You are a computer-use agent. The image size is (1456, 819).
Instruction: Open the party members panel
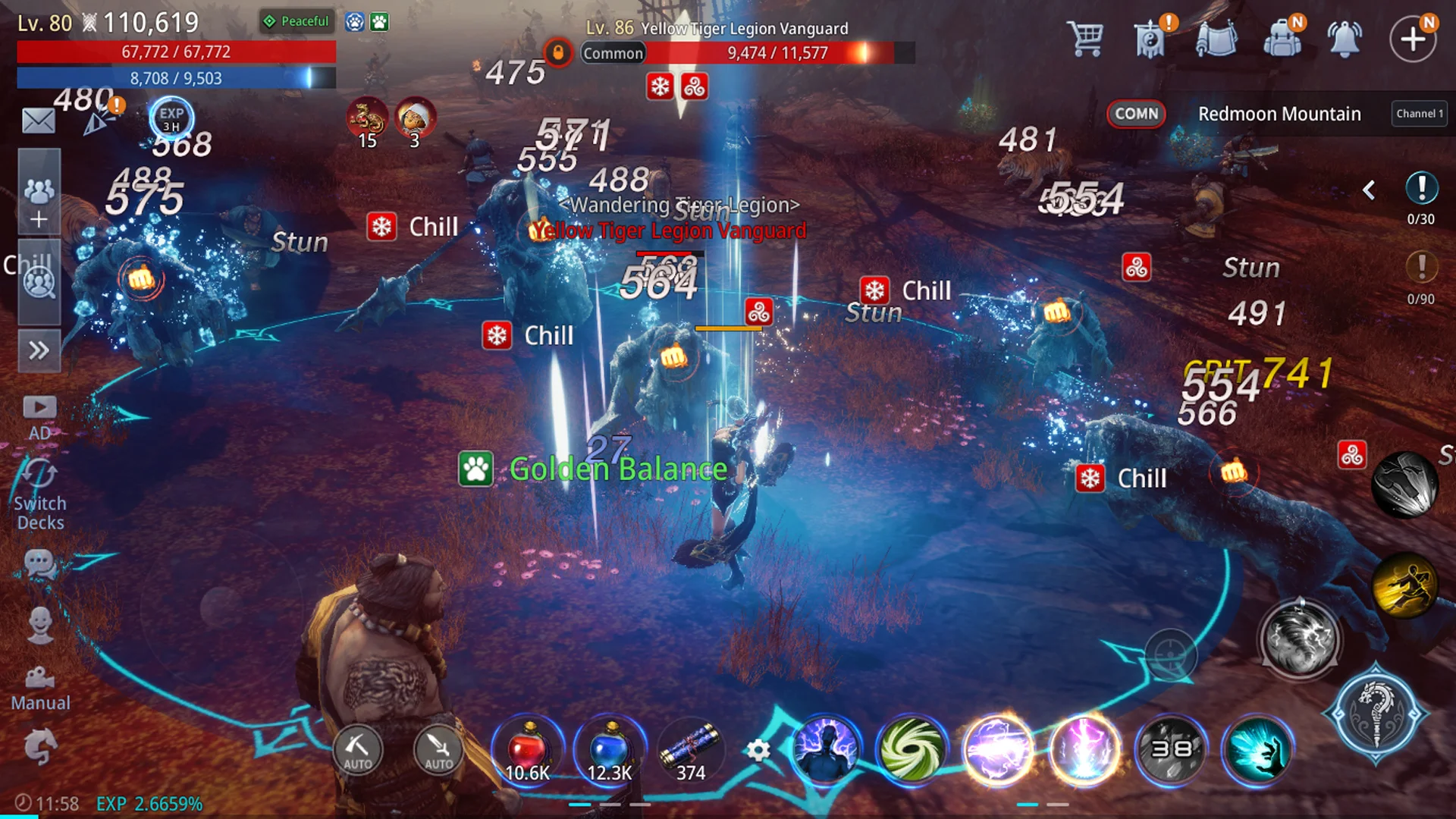[39, 191]
